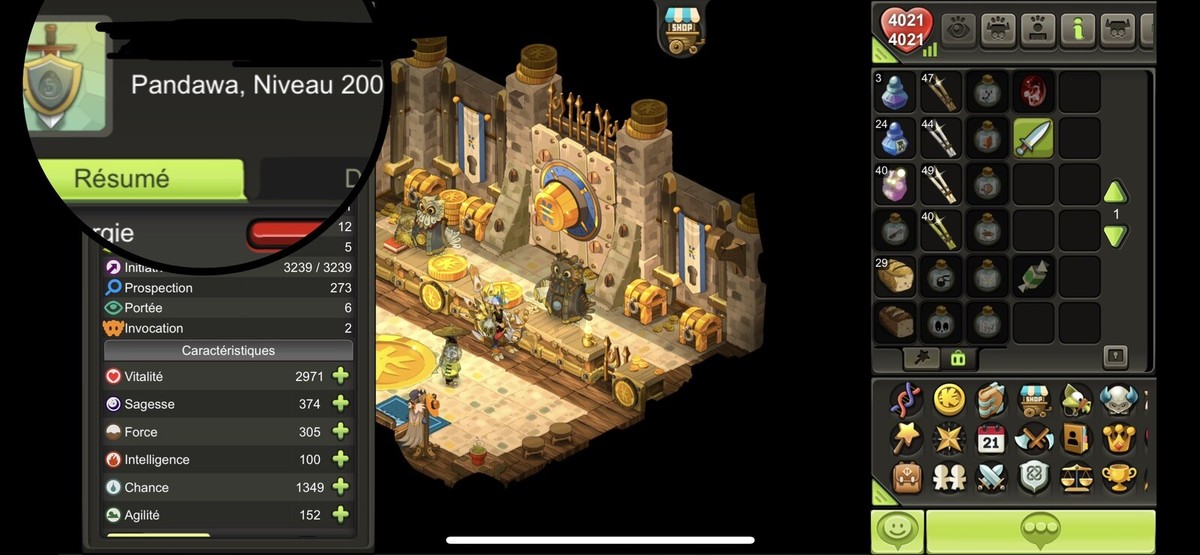The image size is (1200, 555).
Task: Open the golden trophy achievements menu
Action: 1118,478
